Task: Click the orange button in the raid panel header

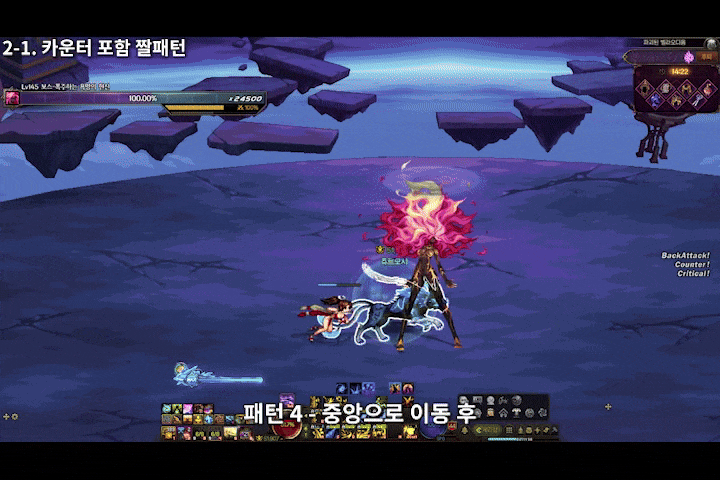Action: [708, 58]
